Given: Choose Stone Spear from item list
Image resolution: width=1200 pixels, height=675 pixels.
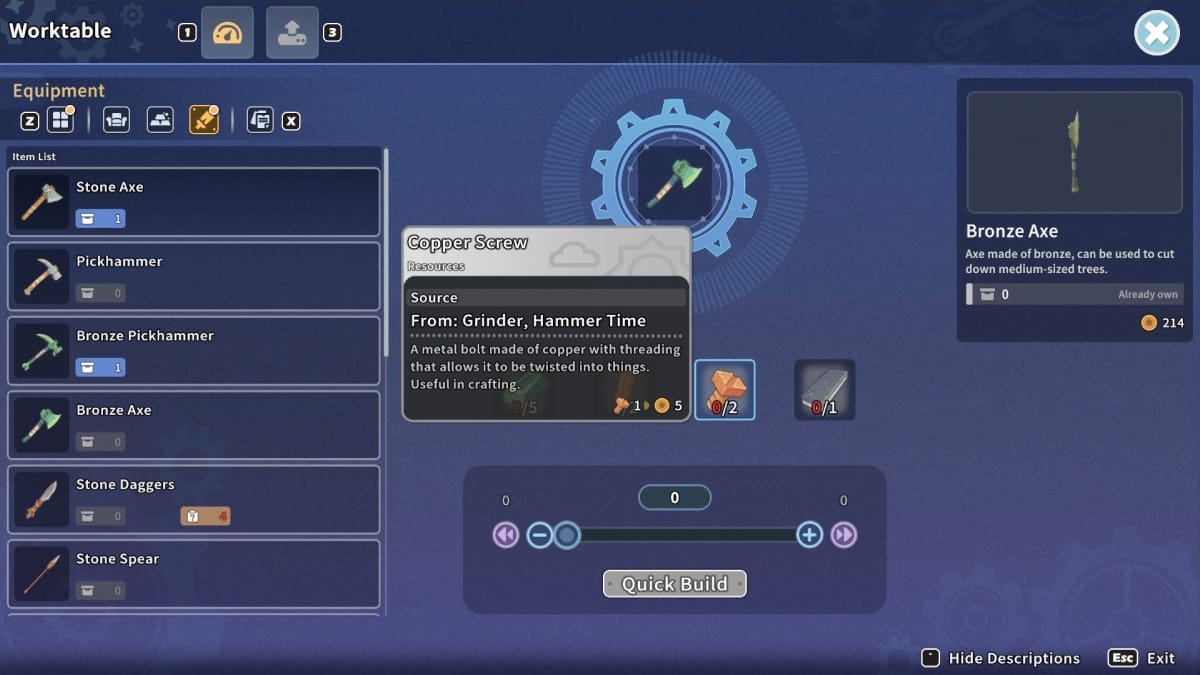Looking at the screenshot, I should coord(194,573).
